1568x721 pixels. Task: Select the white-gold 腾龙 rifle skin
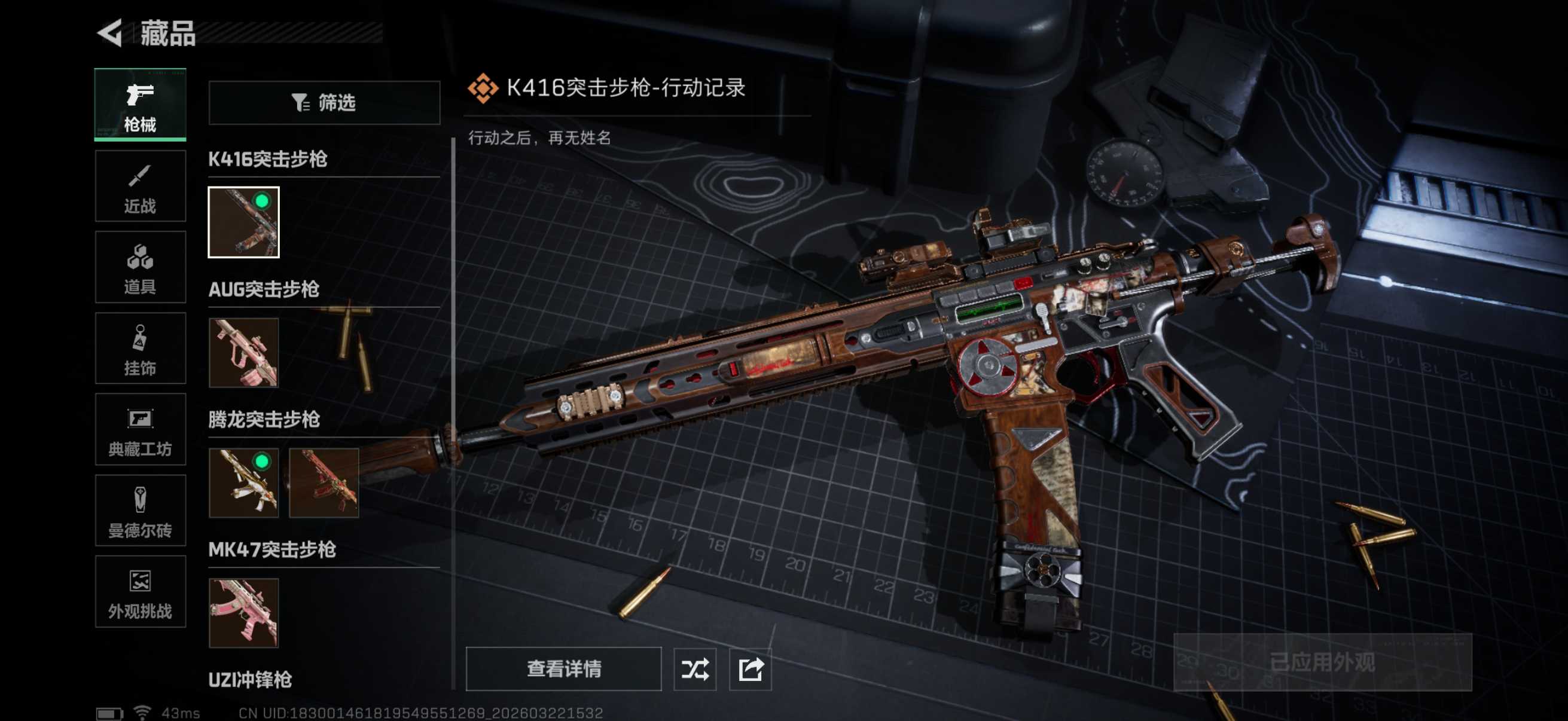pos(243,482)
